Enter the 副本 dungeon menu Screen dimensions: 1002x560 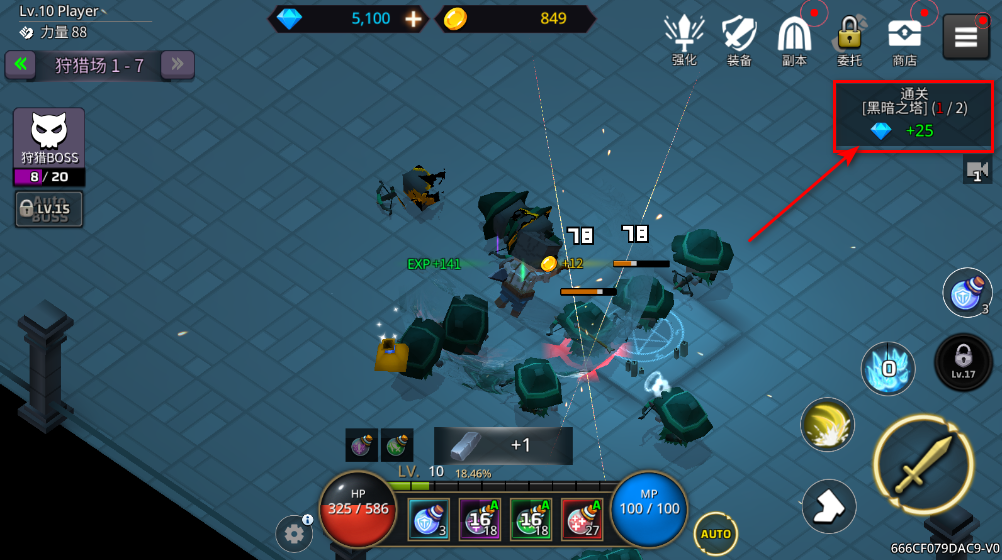click(795, 40)
